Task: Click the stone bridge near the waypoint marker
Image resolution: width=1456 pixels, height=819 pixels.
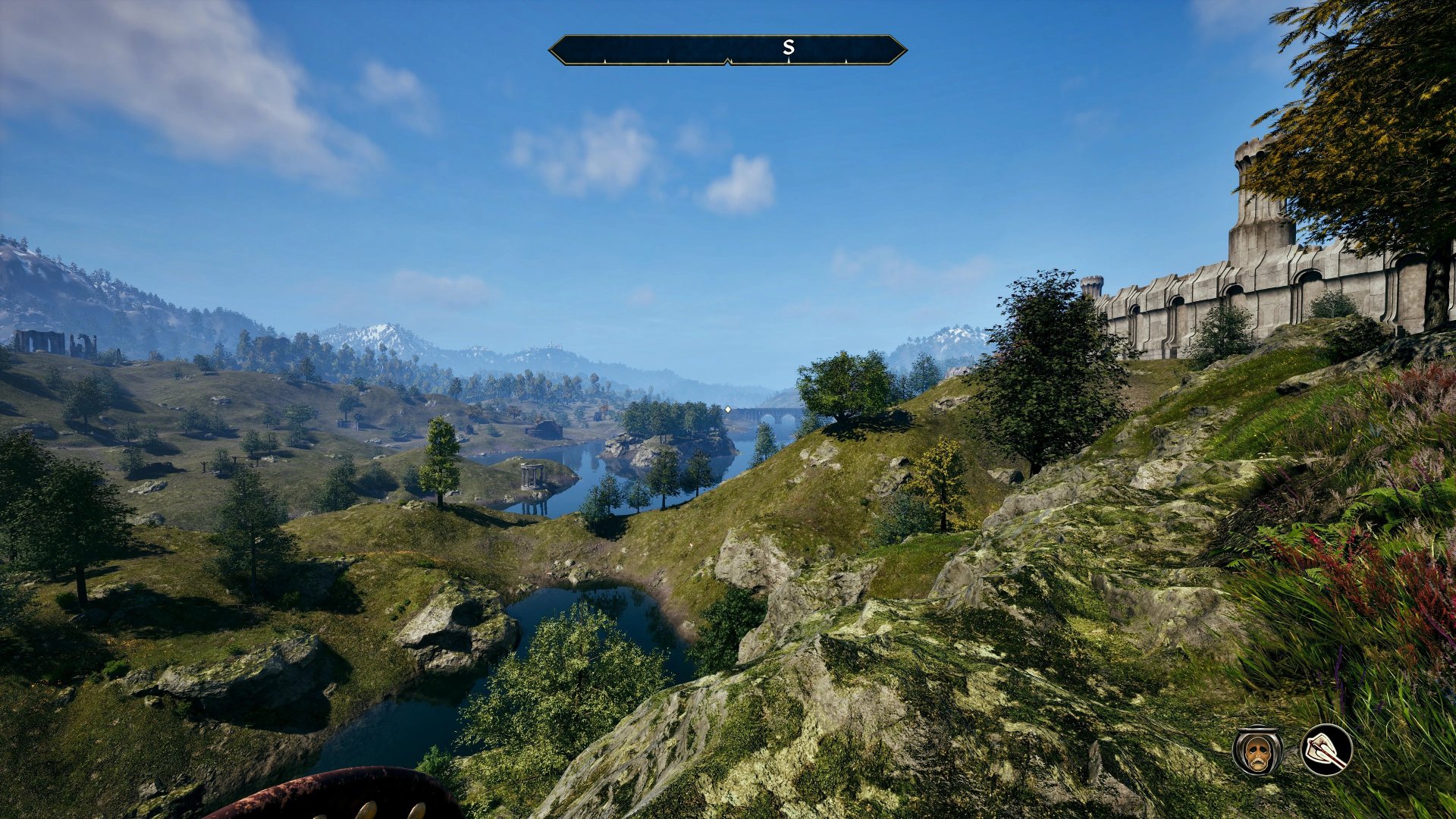Action: click(768, 415)
